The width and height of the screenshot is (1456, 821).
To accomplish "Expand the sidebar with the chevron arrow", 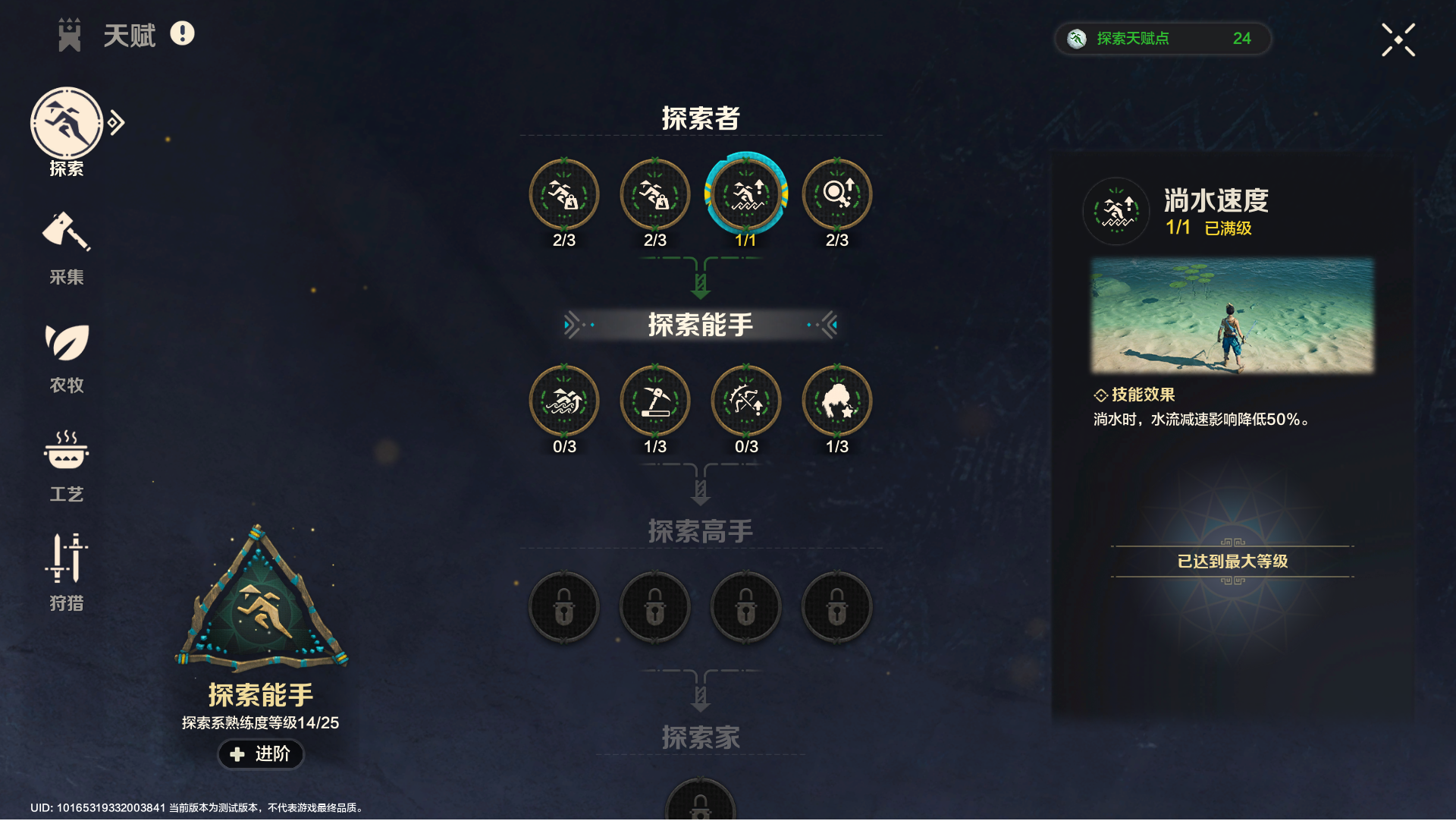I will tap(115, 121).
